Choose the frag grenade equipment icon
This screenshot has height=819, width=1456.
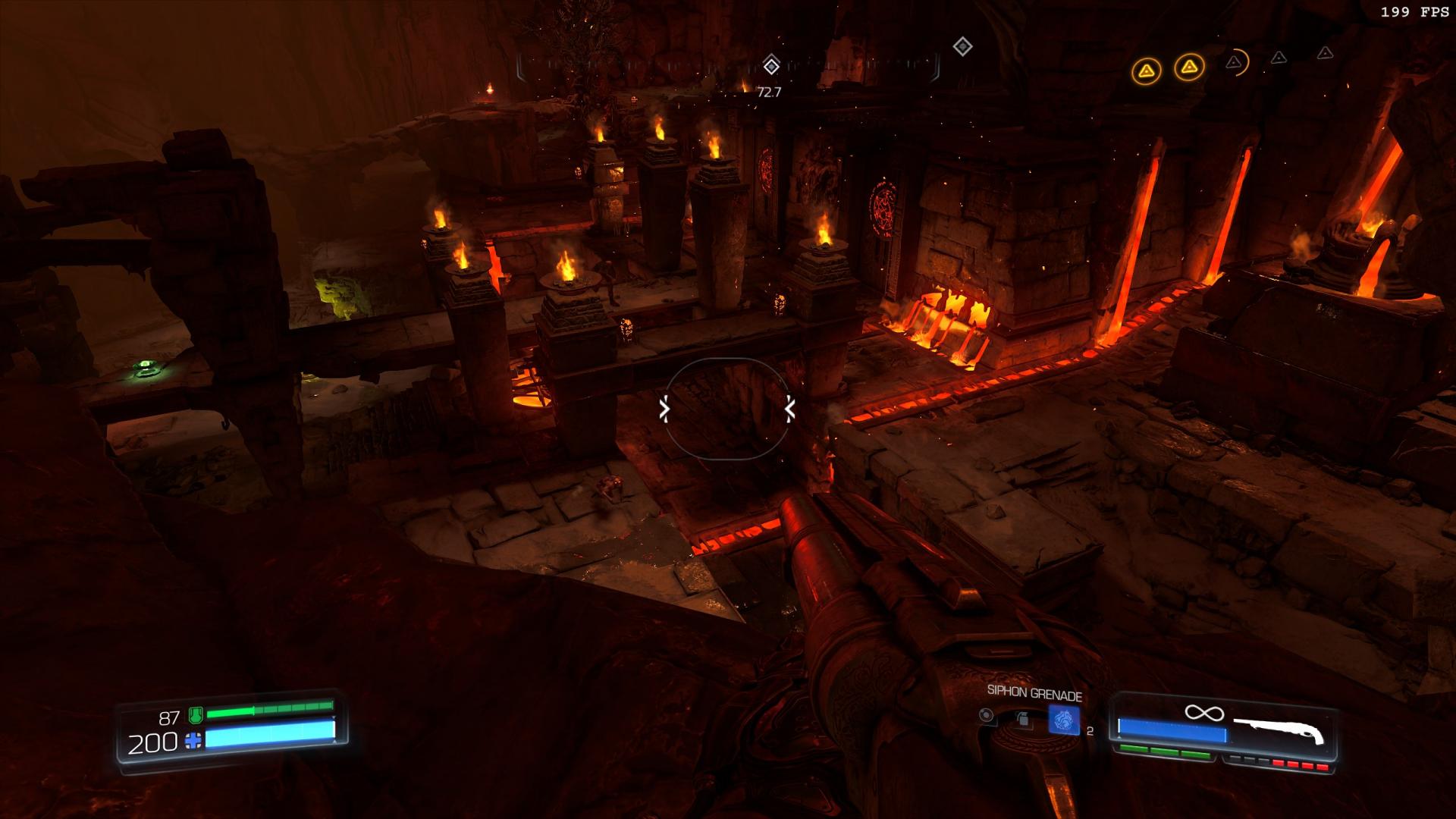1023,719
